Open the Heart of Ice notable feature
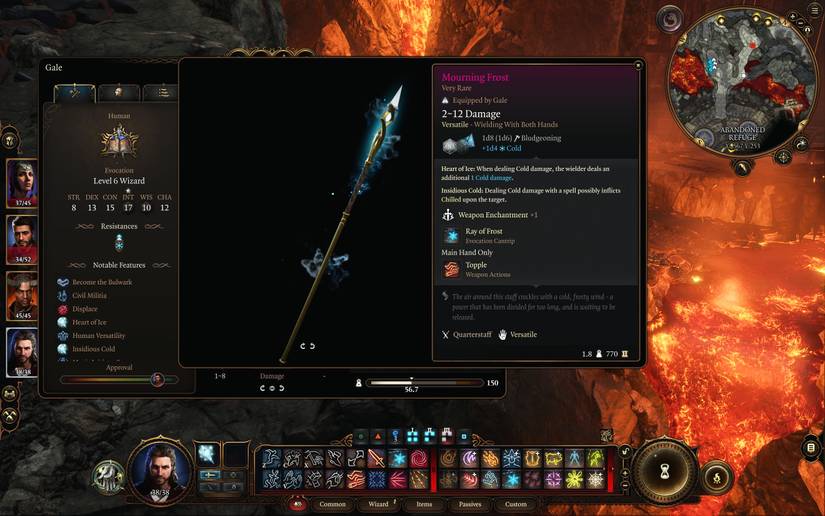The height and width of the screenshot is (516, 825). 89,322
